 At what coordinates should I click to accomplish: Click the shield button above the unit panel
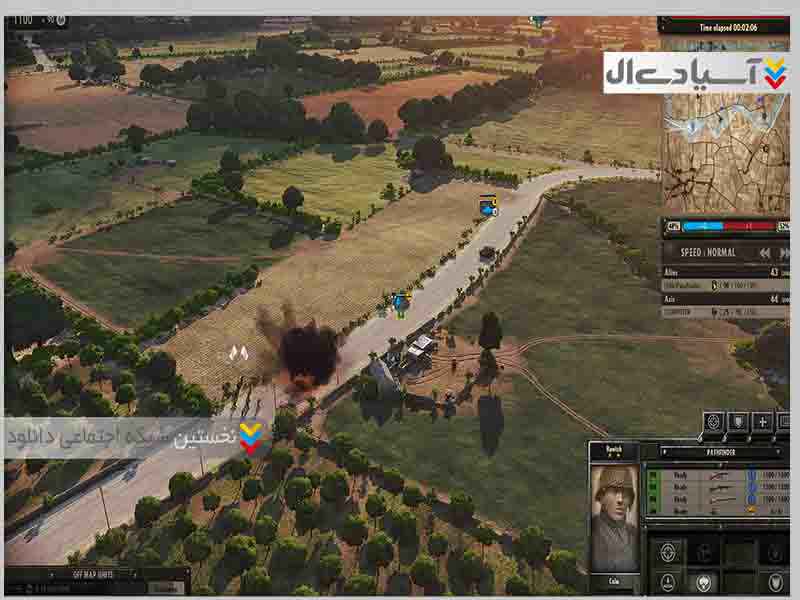738,421
